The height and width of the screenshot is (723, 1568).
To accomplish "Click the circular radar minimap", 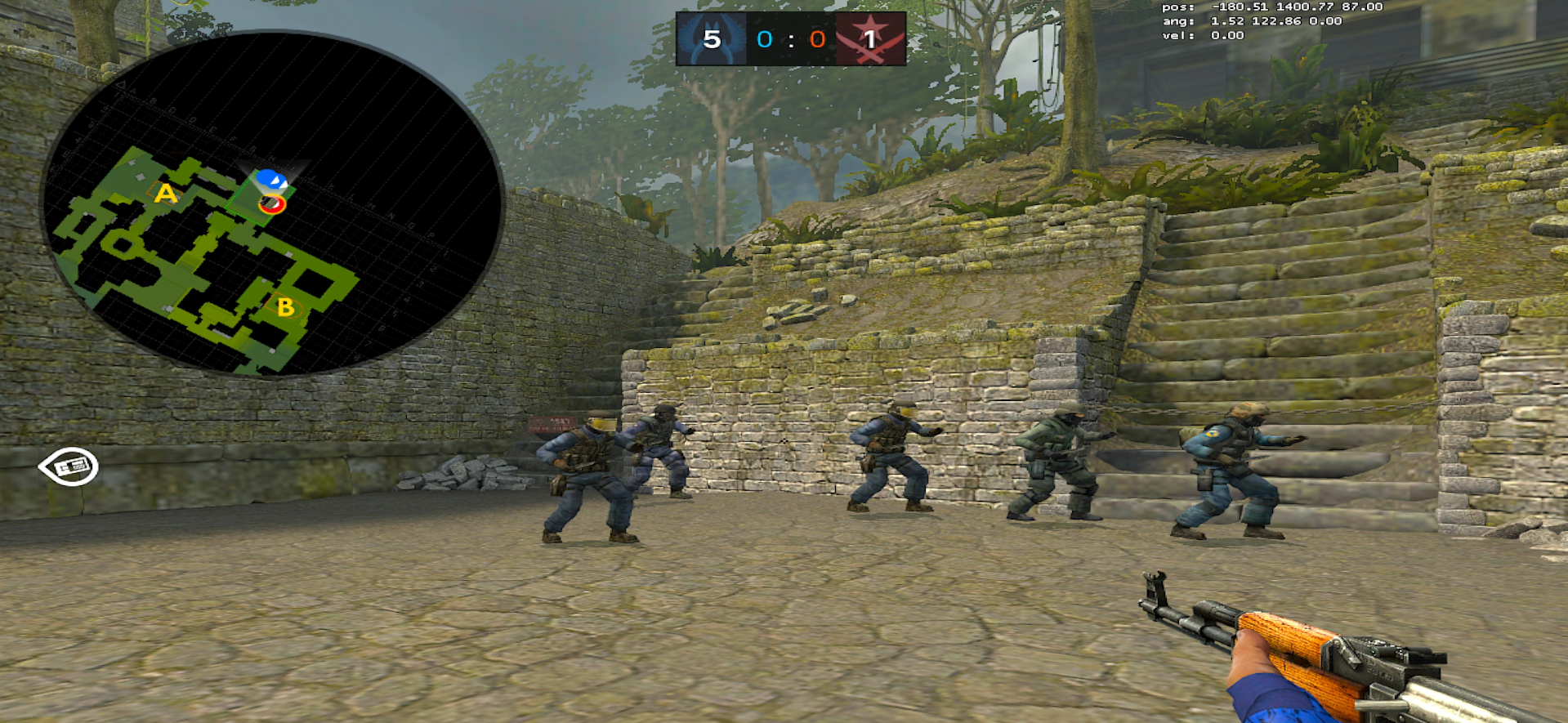I will pos(273,204).
